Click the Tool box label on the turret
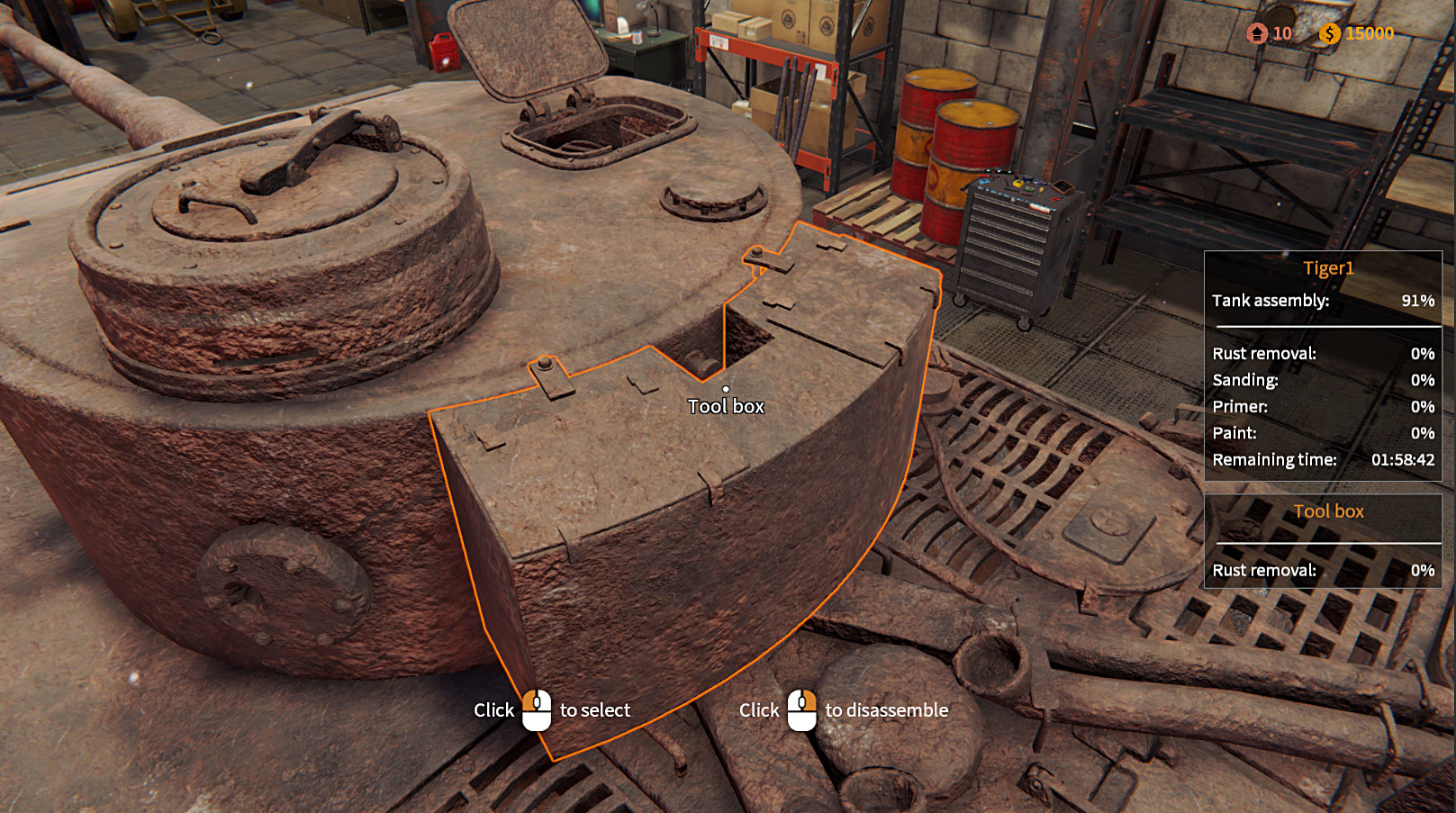 (726, 406)
